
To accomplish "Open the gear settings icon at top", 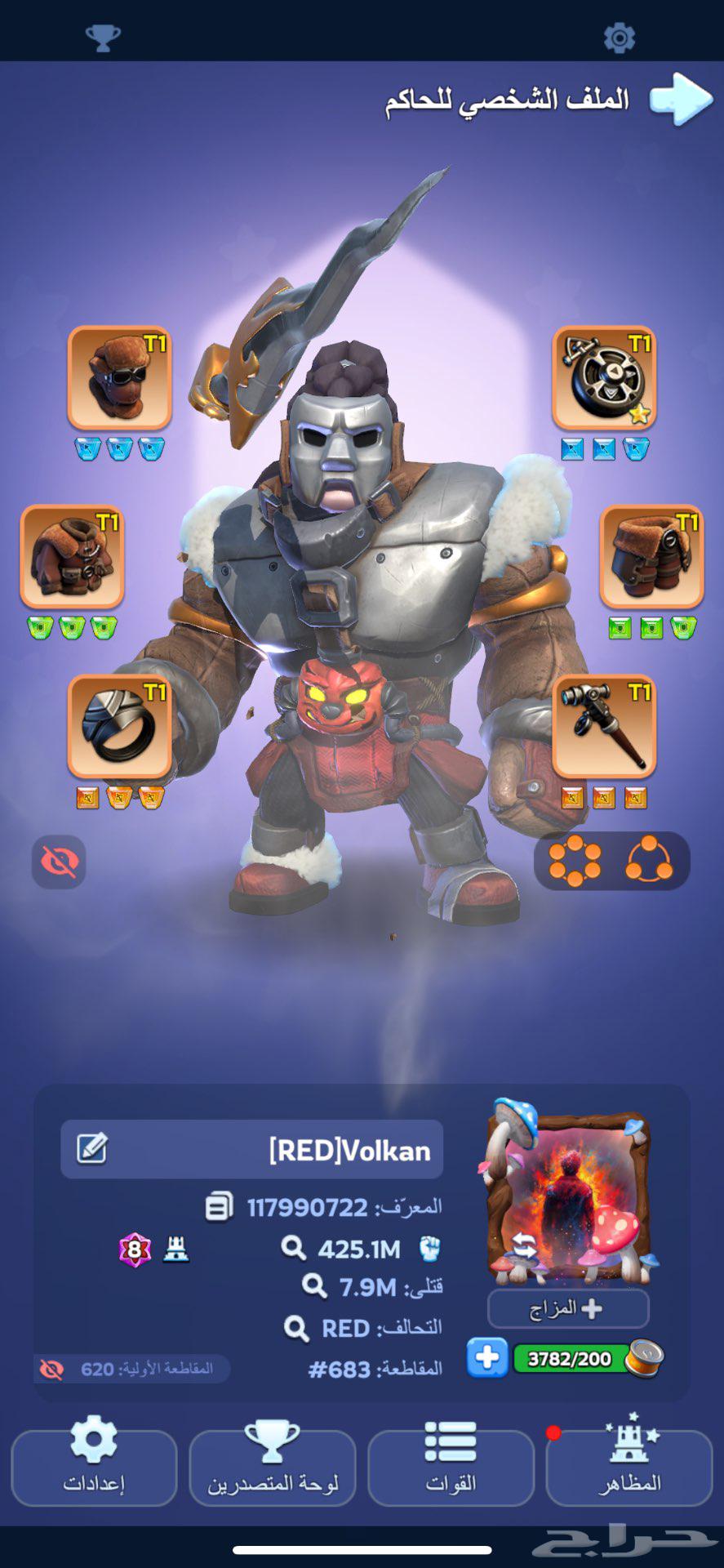I will pos(619,37).
